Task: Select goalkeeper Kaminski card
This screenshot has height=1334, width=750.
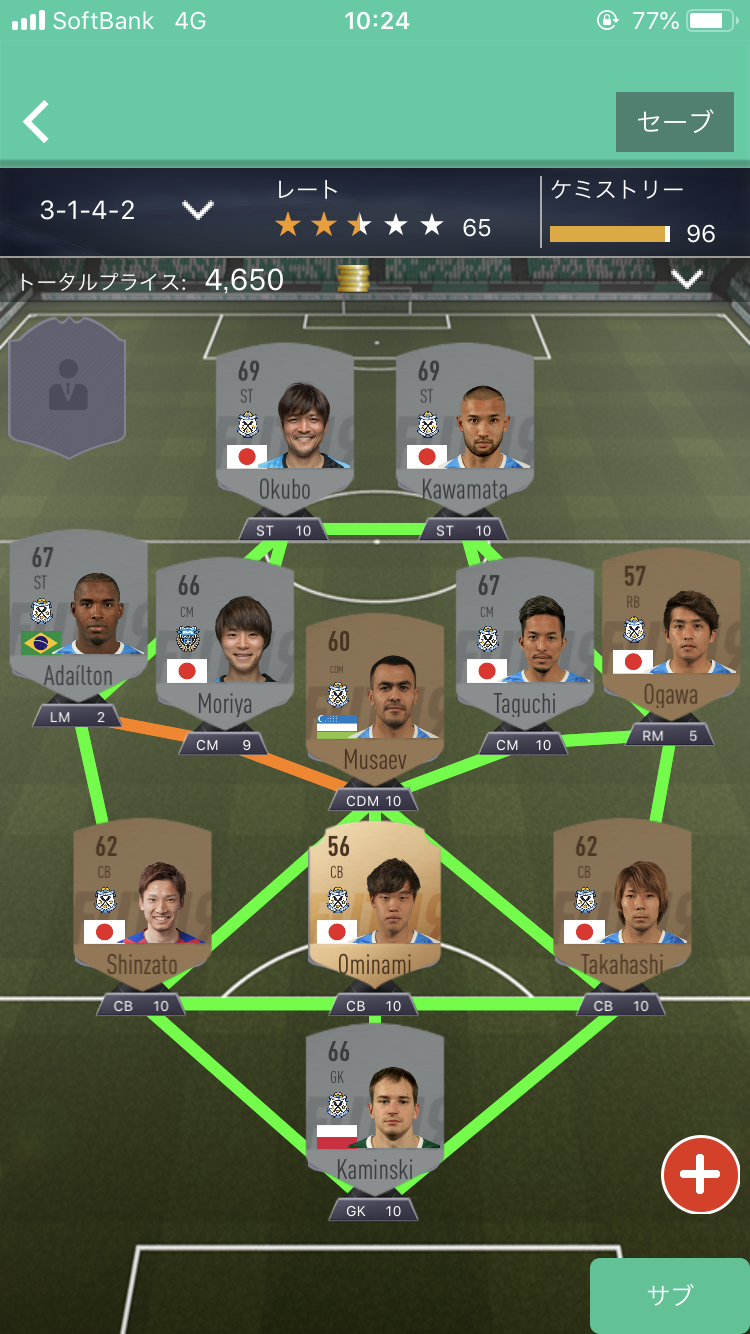Action: 374,1112
